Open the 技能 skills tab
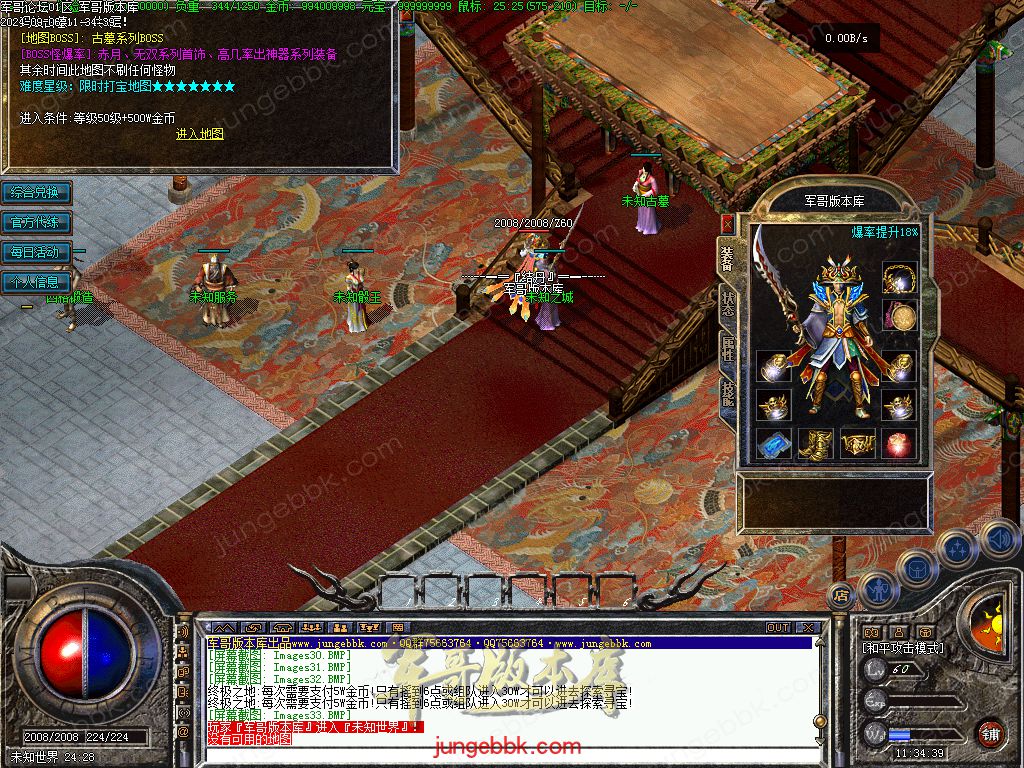This screenshot has height=768, width=1024. [x=727, y=394]
